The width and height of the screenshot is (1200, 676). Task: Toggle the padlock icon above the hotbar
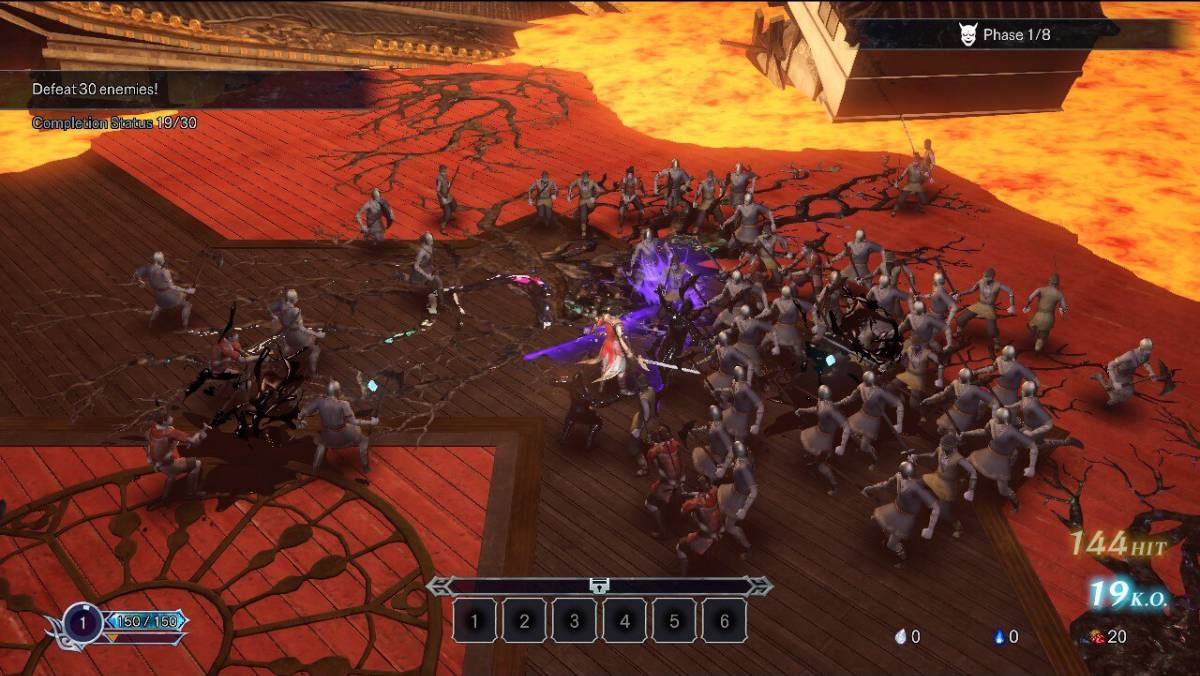(x=599, y=586)
